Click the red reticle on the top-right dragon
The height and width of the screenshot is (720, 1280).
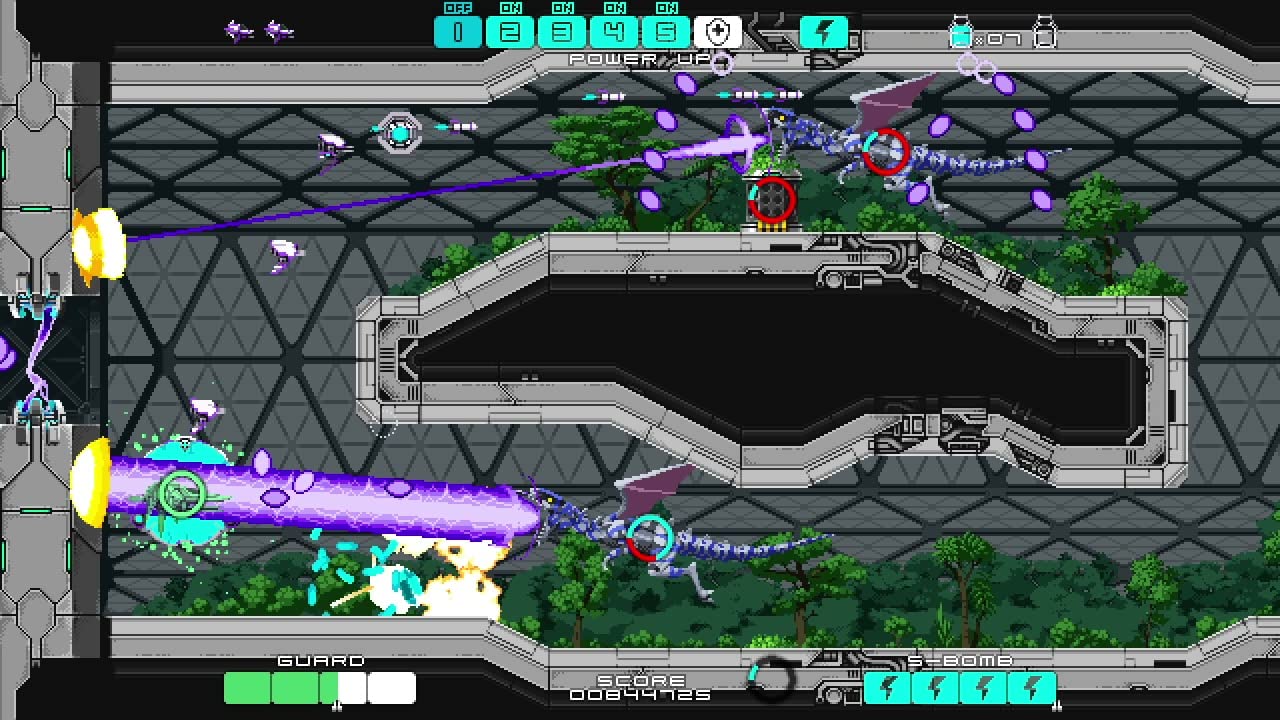885,152
